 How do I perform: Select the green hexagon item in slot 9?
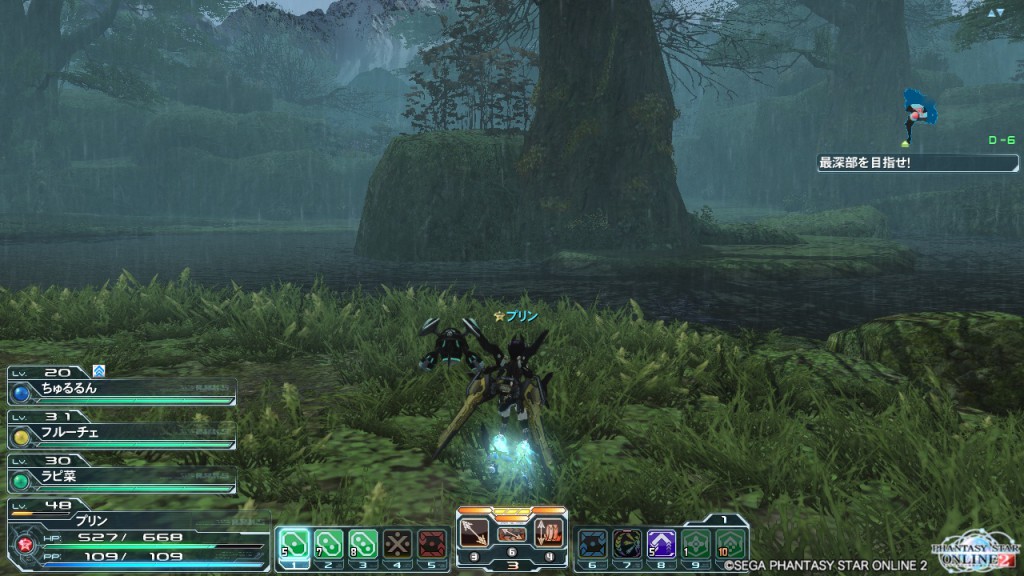(x=696, y=543)
